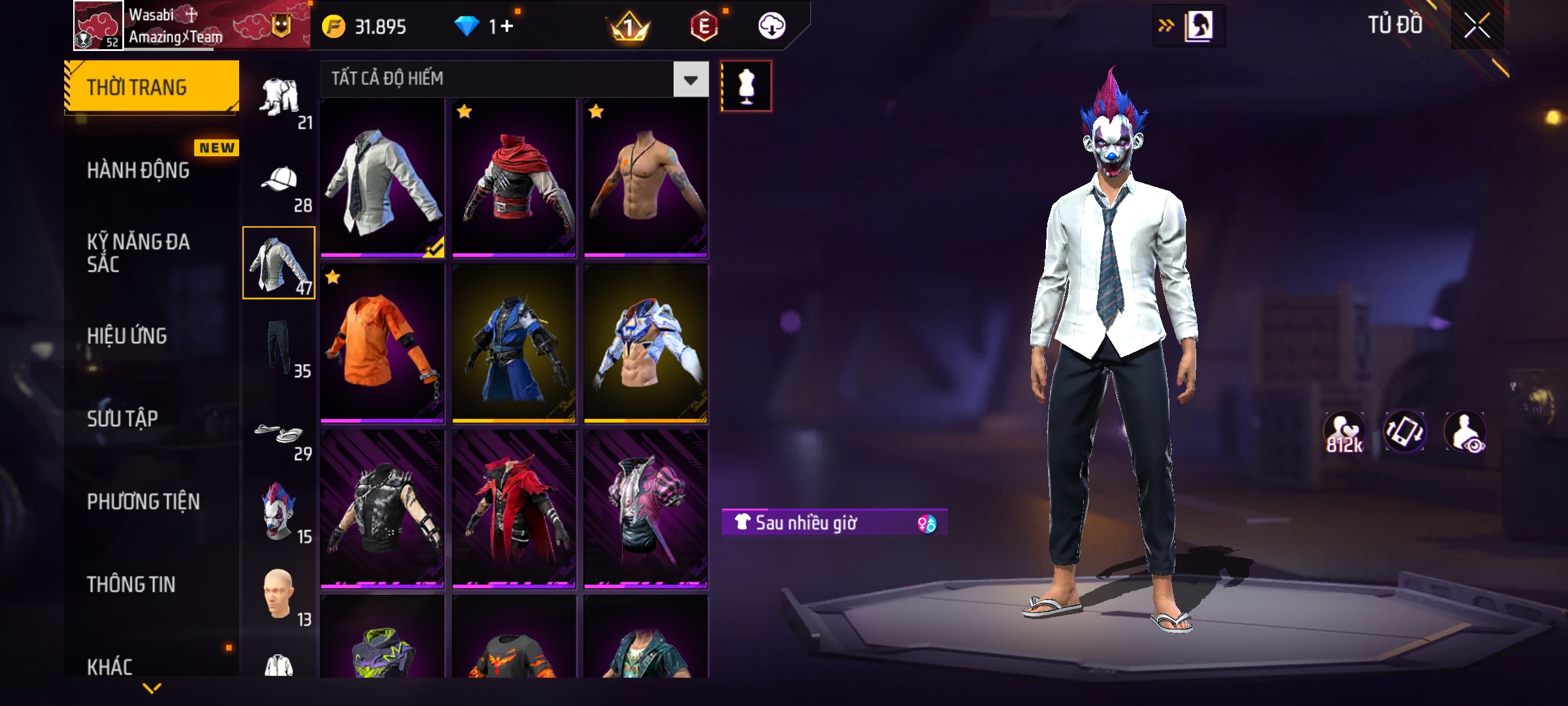Open the PHƯƠNG TIỆN tab
This screenshot has height=706, width=1568.
tap(143, 501)
